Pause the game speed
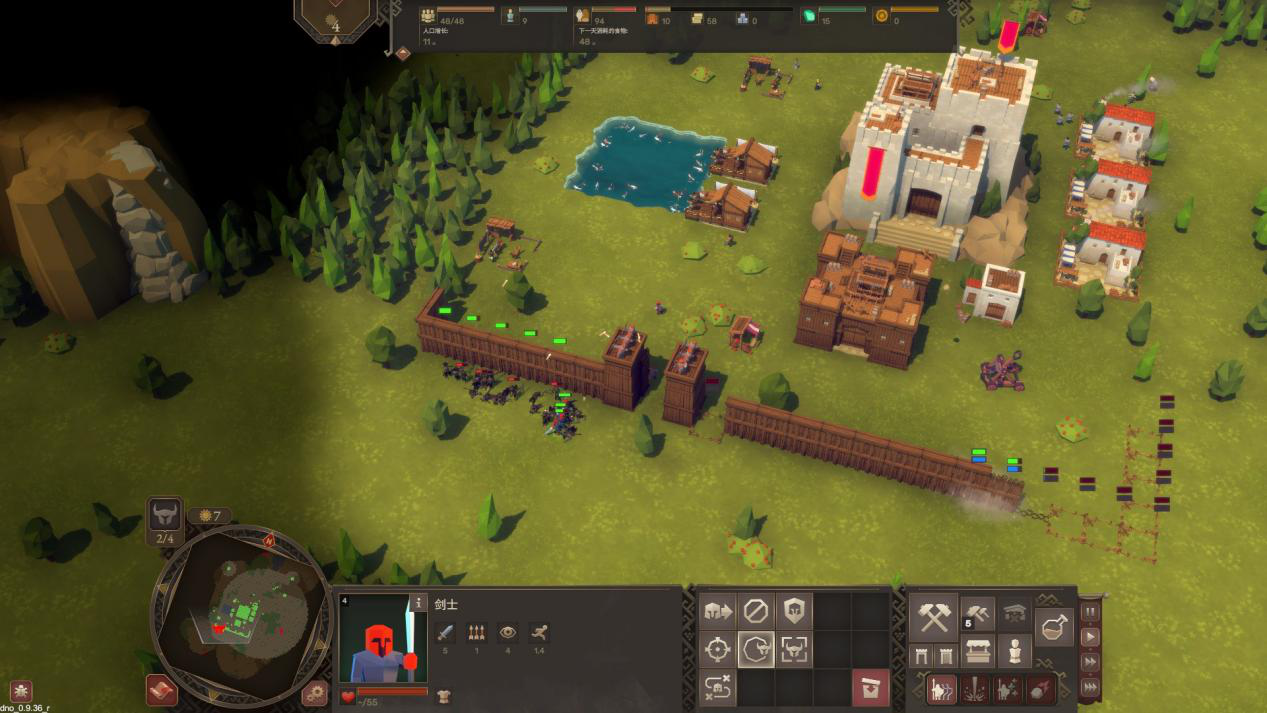Viewport: 1267px width, 713px height. (1090, 612)
